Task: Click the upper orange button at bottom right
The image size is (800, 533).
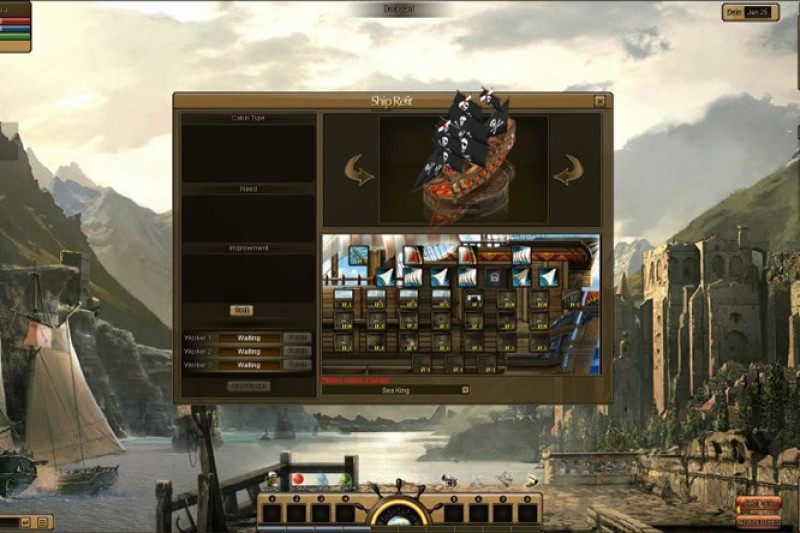Action: (x=758, y=504)
